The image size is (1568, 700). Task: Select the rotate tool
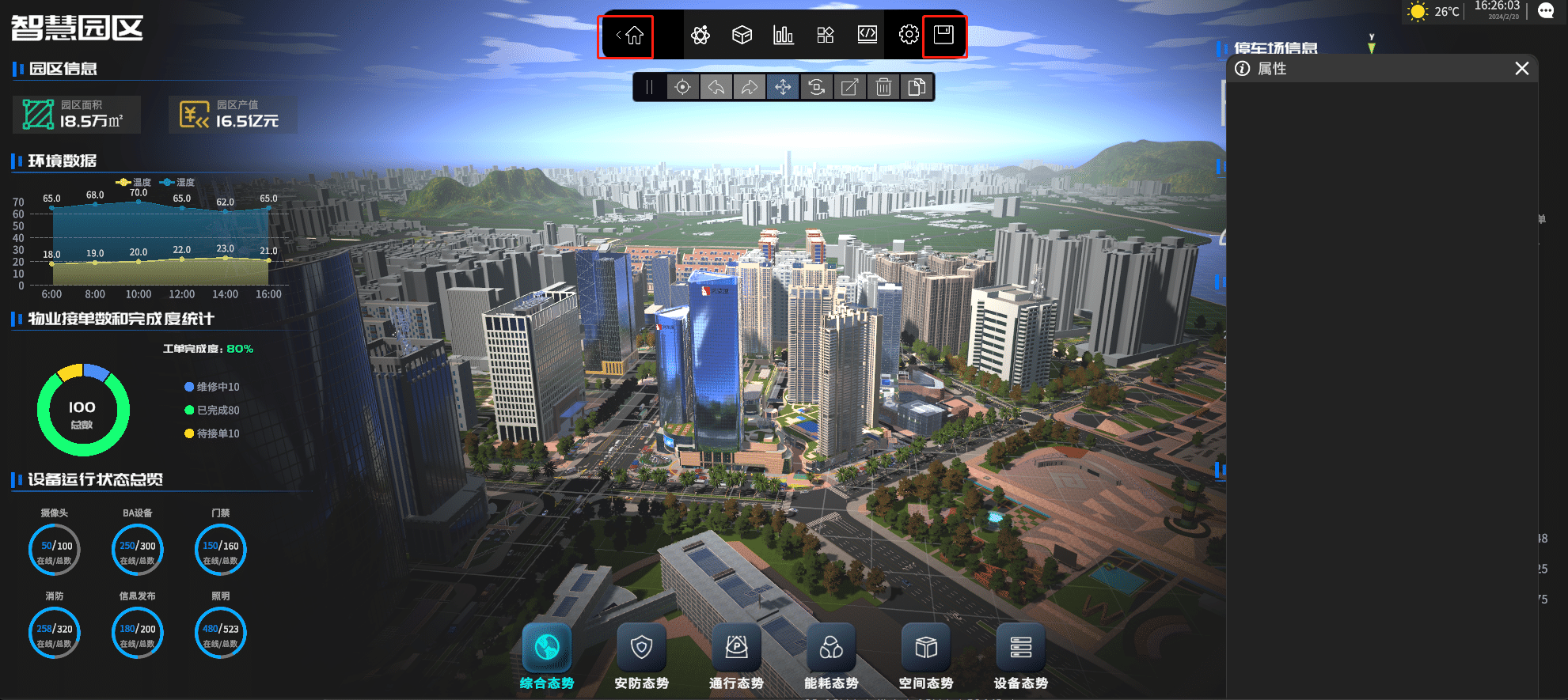coord(817,87)
